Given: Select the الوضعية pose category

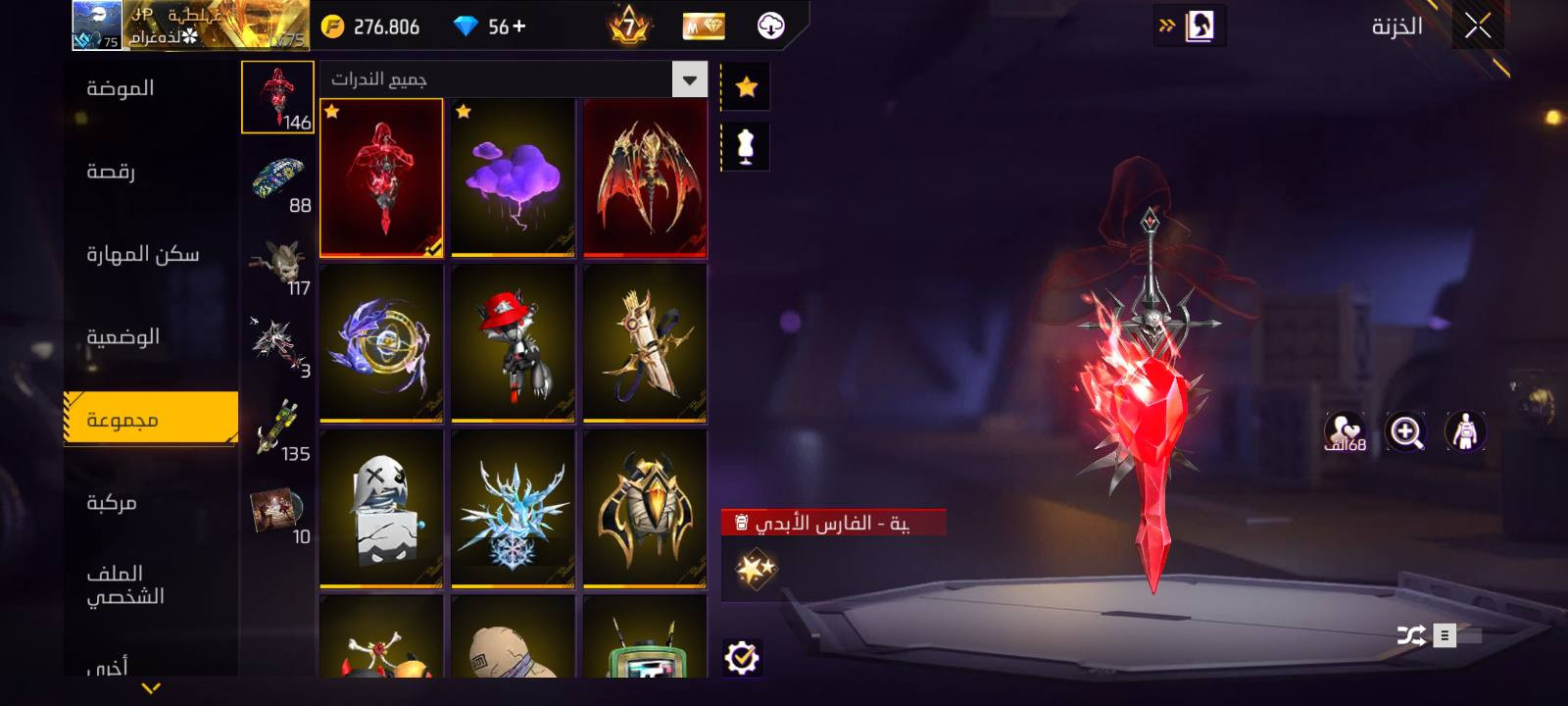Looking at the screenshot, I should [x=122, y=337].
